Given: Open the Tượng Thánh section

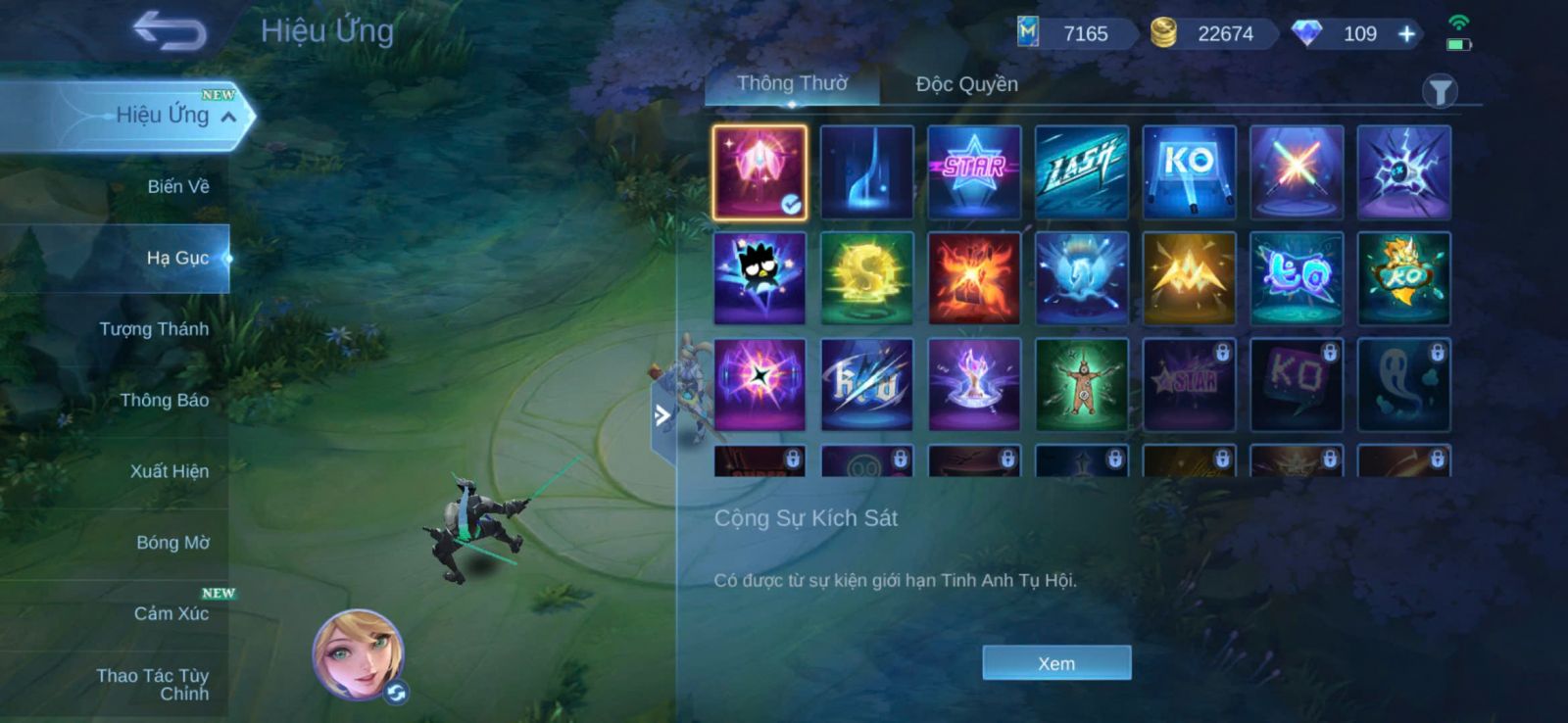Looking at the screenshot, I should coord(154,329).
